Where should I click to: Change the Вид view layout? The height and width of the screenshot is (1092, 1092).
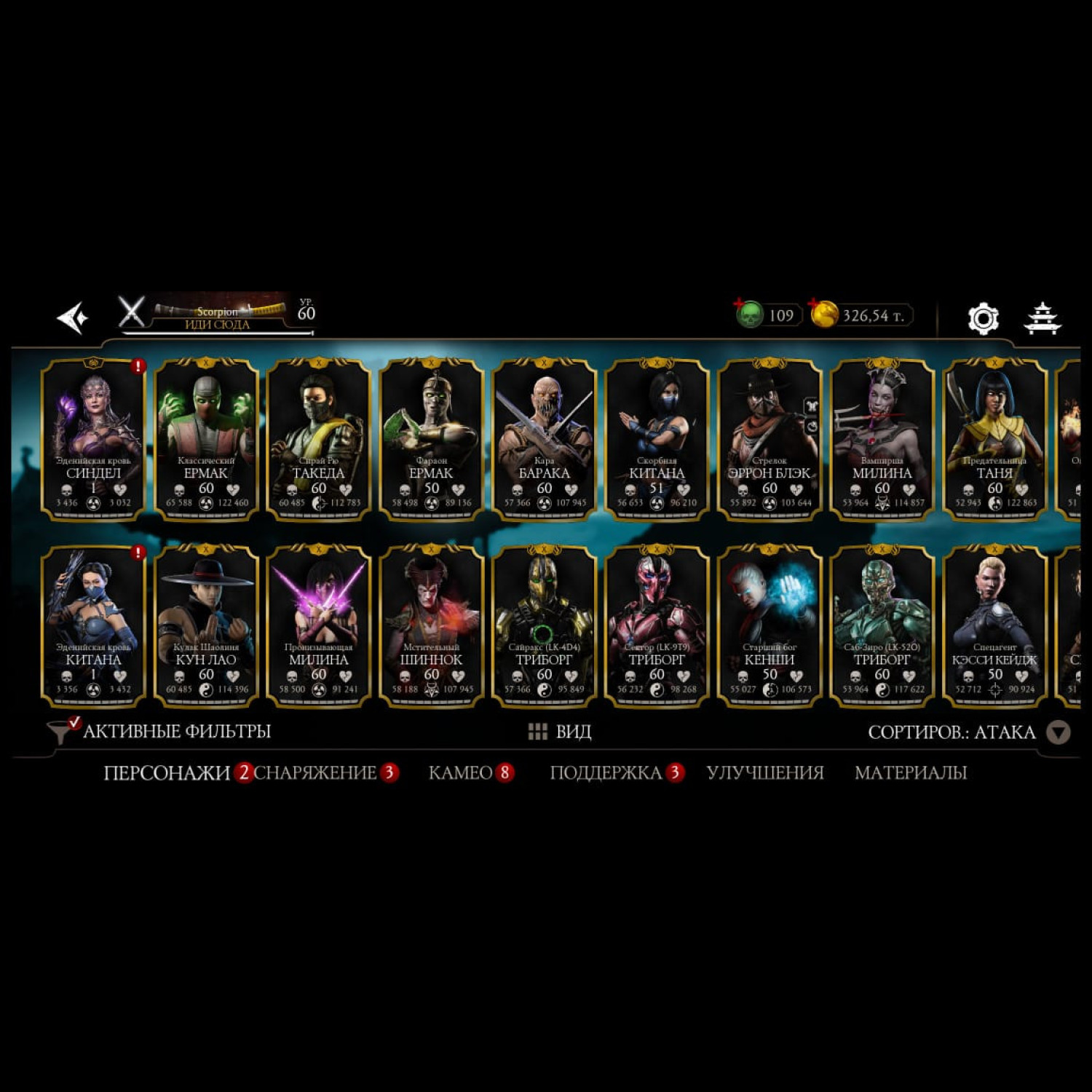(x=560, y=732)
